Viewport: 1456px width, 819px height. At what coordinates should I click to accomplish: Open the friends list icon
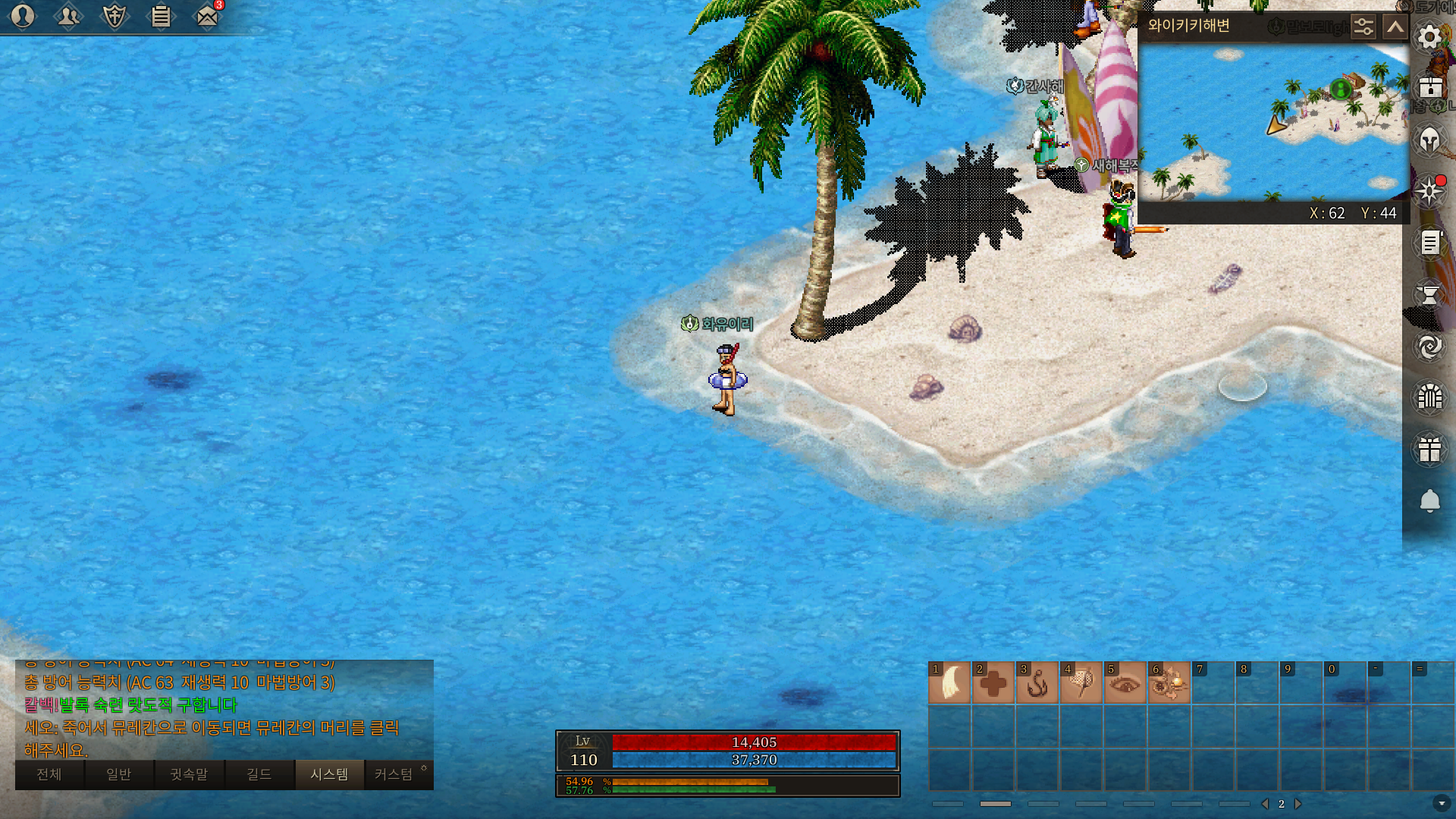68,16
